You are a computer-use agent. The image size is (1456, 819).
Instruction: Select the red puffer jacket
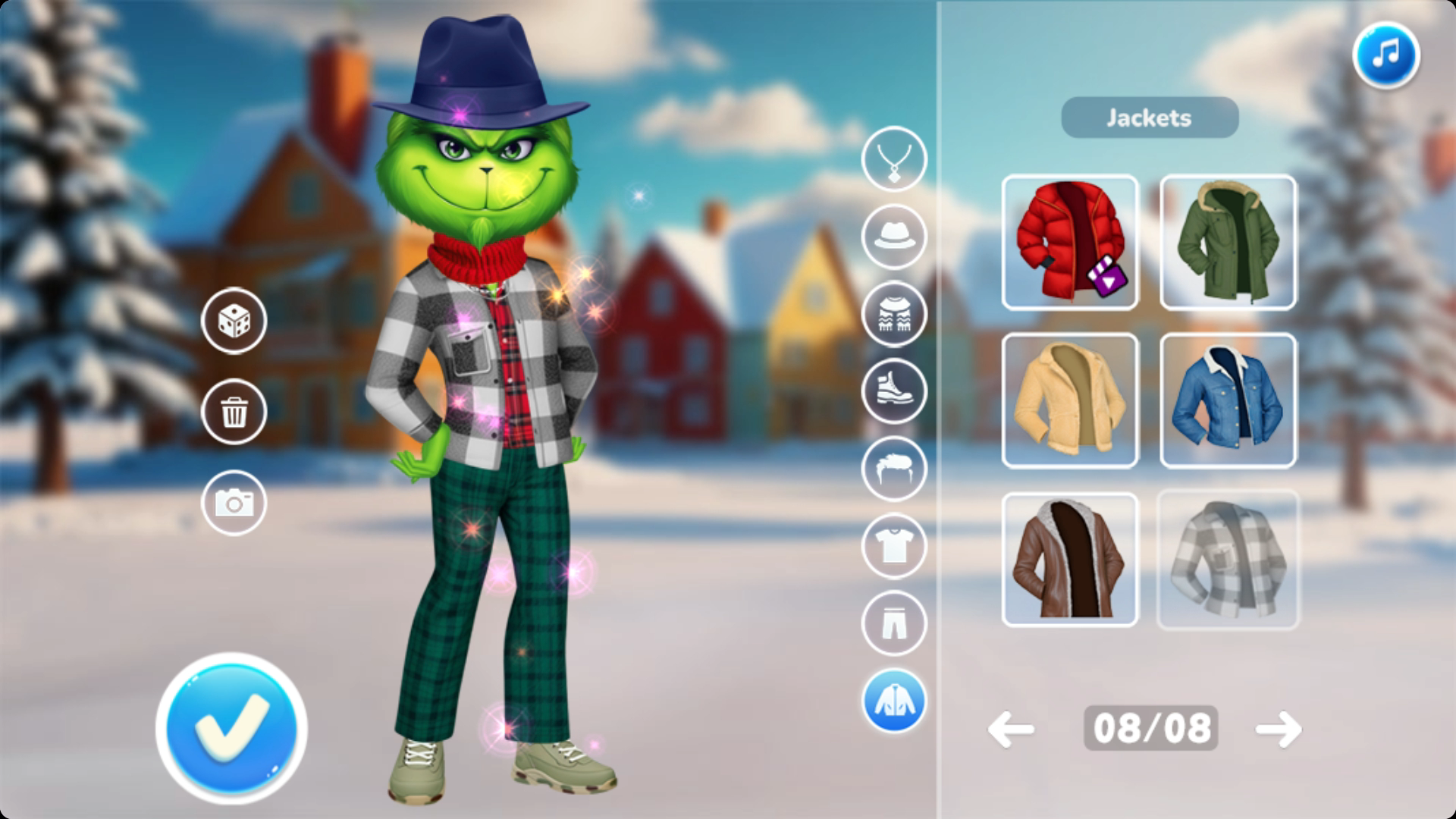(1069, 242)
